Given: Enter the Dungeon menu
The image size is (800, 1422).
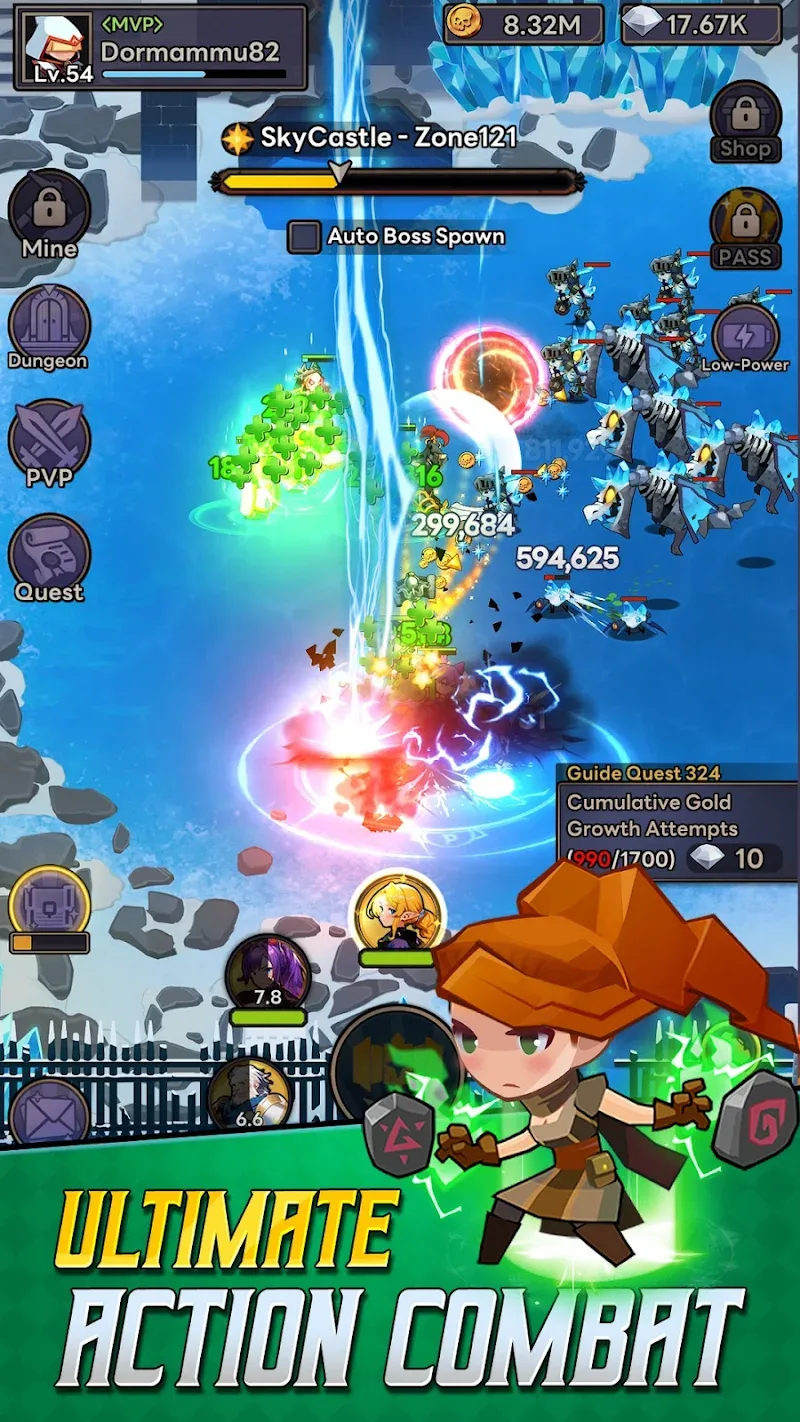Looking at the screenshot, I should point(49,325).
